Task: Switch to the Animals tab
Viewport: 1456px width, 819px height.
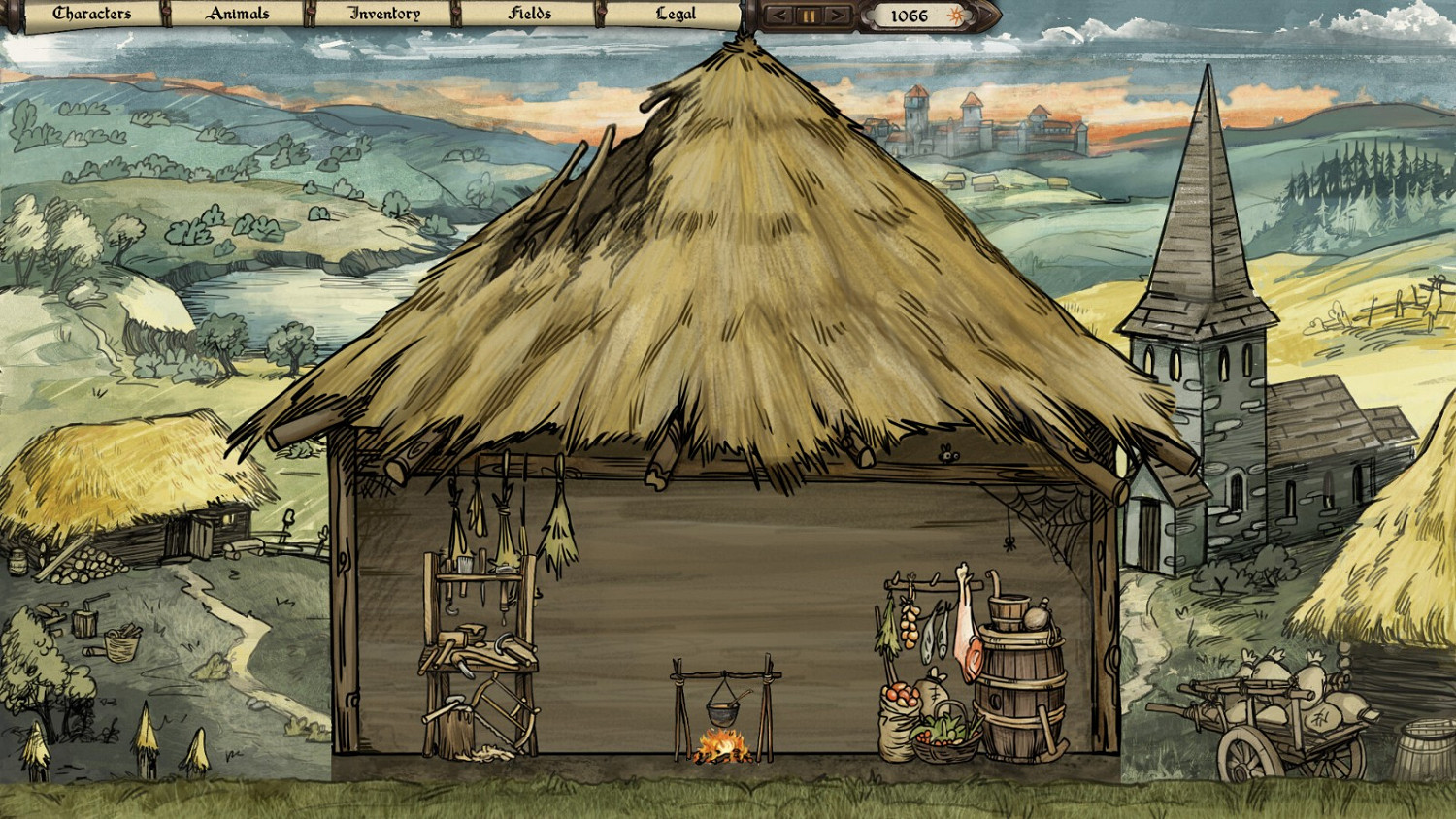Action: pos(238,14)
